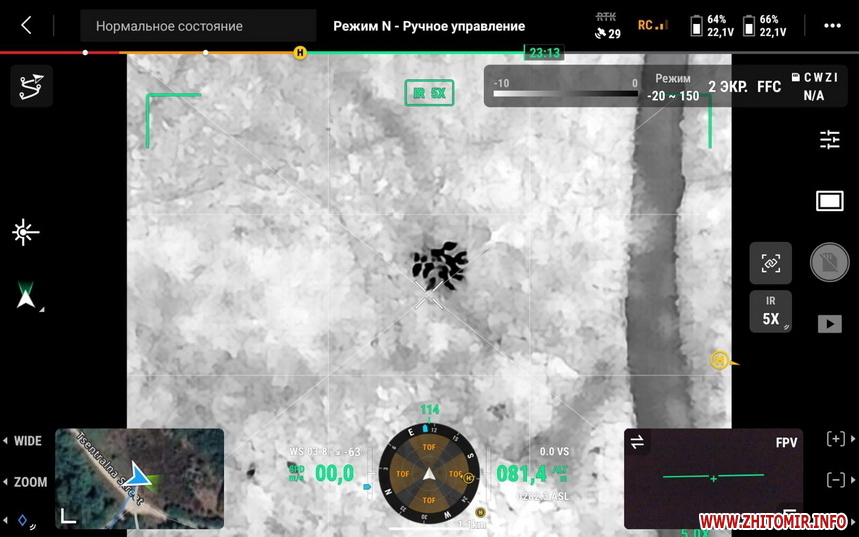The image size is (859, 537).
Task: Open the playback gallery button
Action: (x=830, y=324)
